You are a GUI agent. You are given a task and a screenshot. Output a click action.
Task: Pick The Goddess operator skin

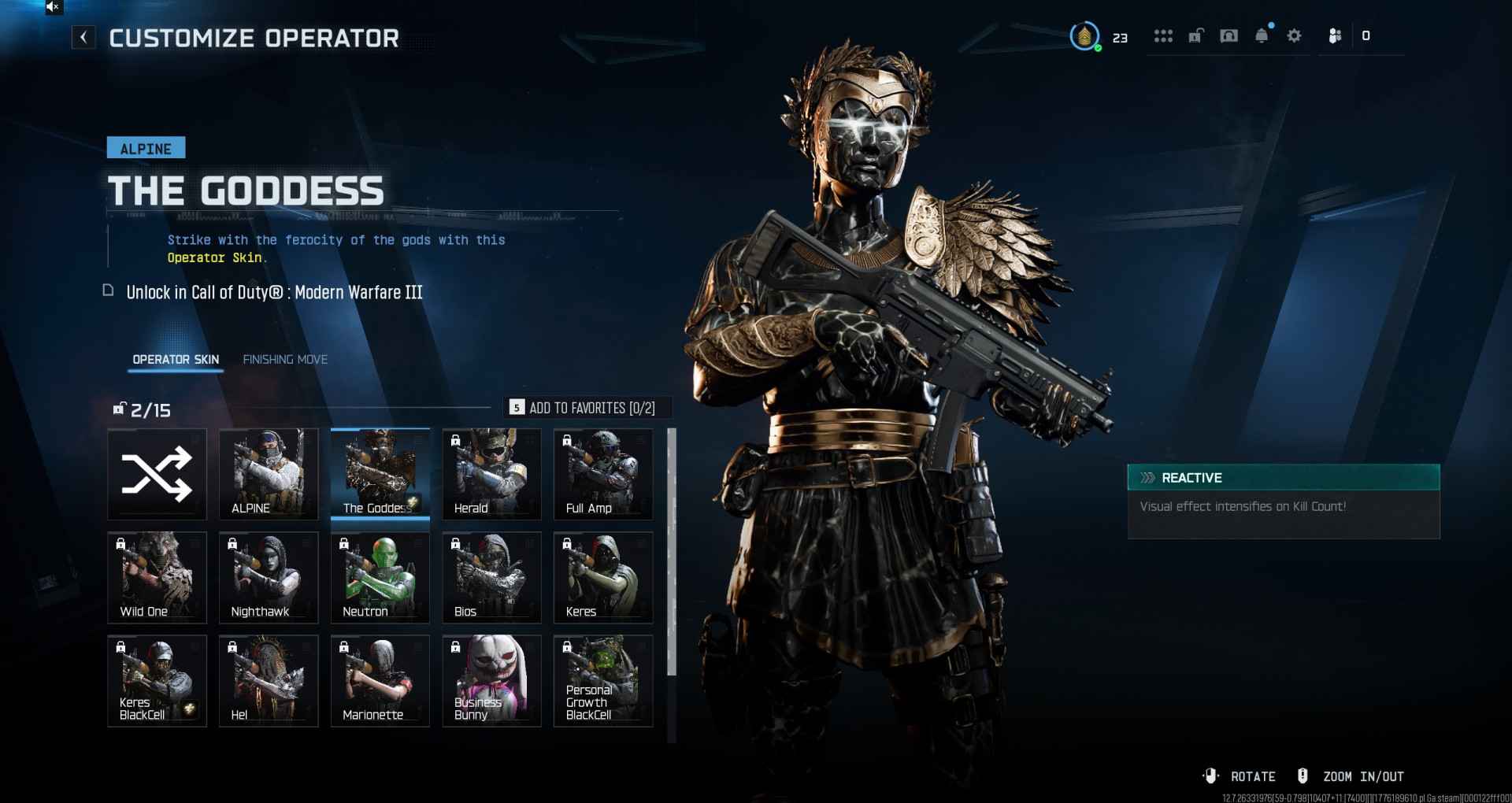(x=380, y=474)
